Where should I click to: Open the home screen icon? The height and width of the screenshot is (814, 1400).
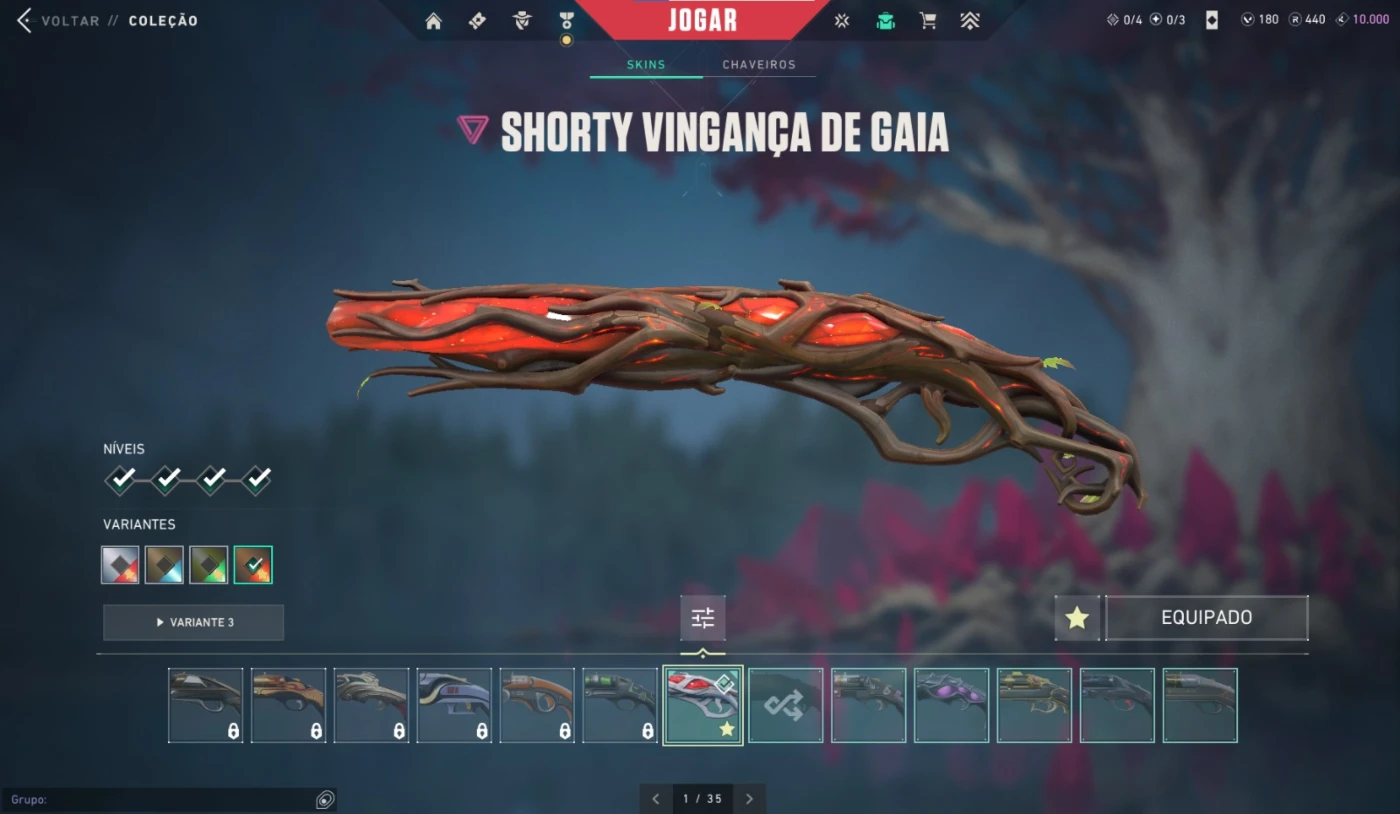point(433,21)
